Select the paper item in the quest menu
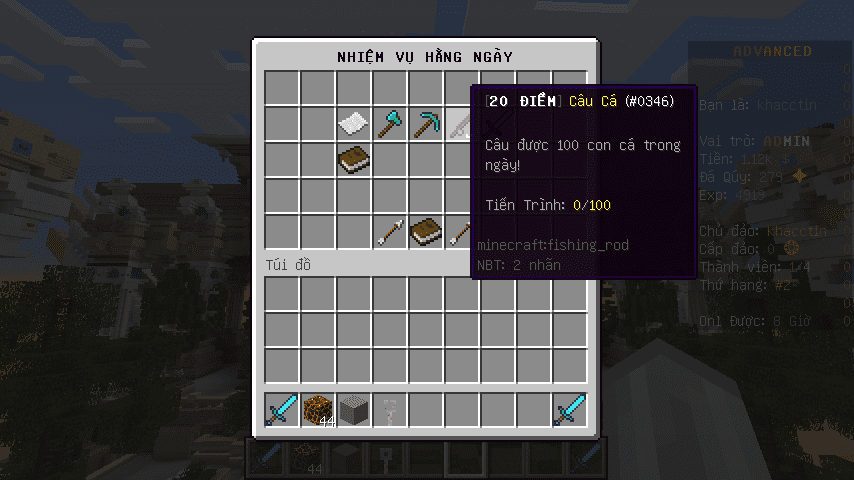This screenshot has width=854, height=480. point(354,124)
